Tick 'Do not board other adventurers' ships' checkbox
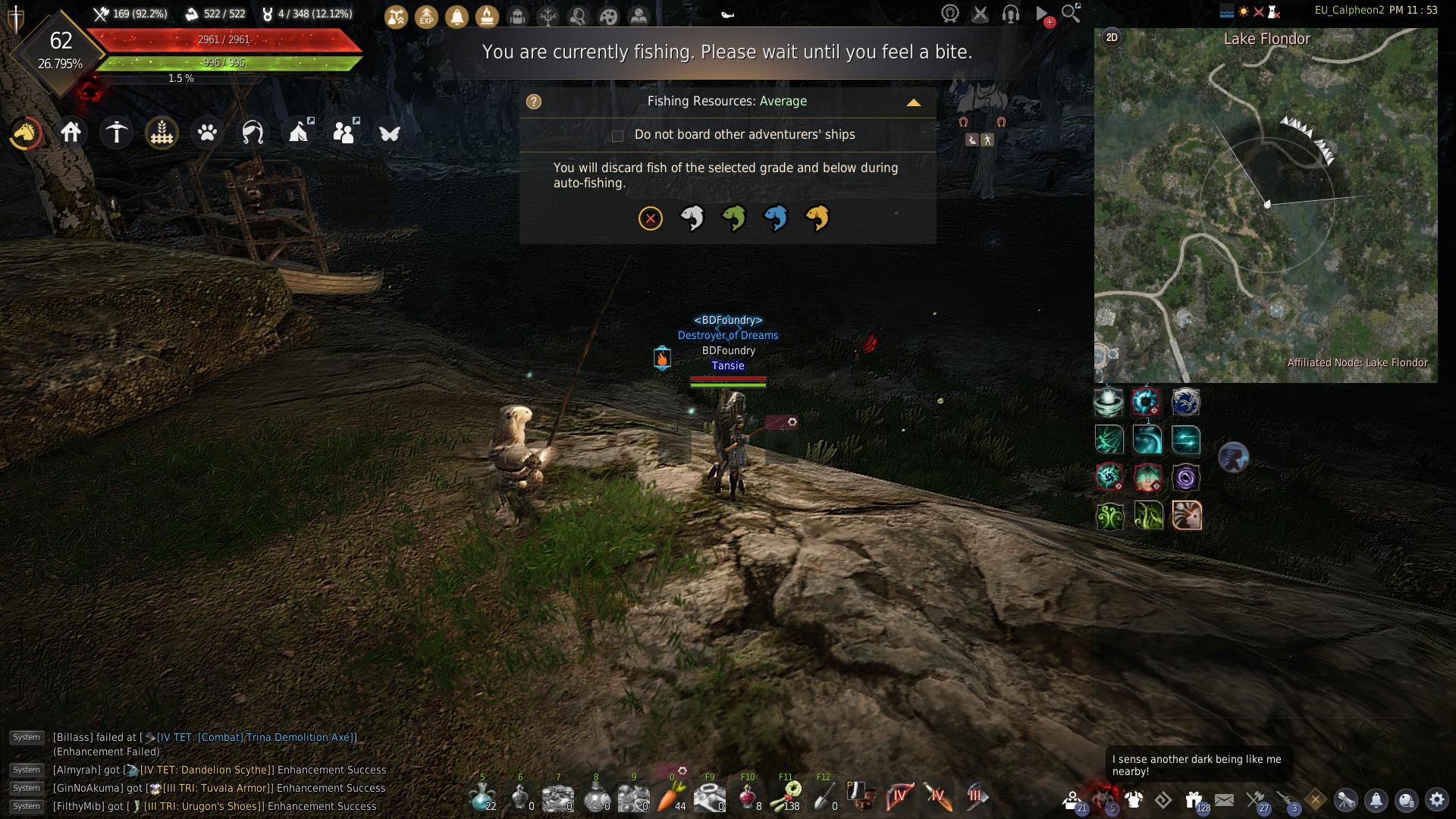 click(617, 136)
